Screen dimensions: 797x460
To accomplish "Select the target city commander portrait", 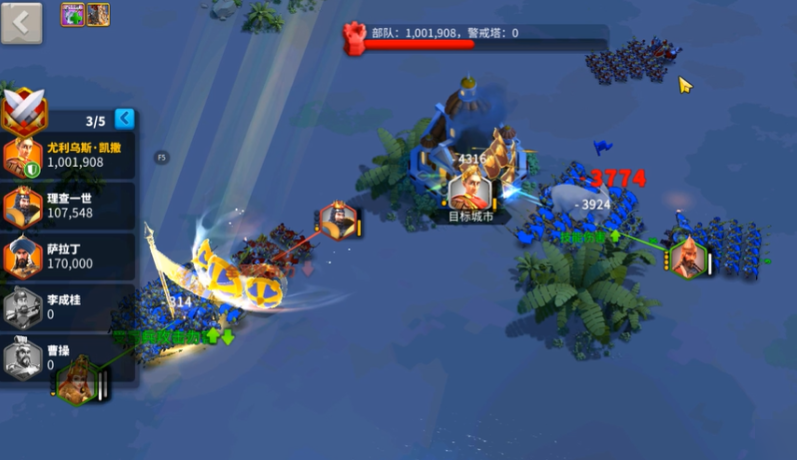I will [x=467, y=188].
